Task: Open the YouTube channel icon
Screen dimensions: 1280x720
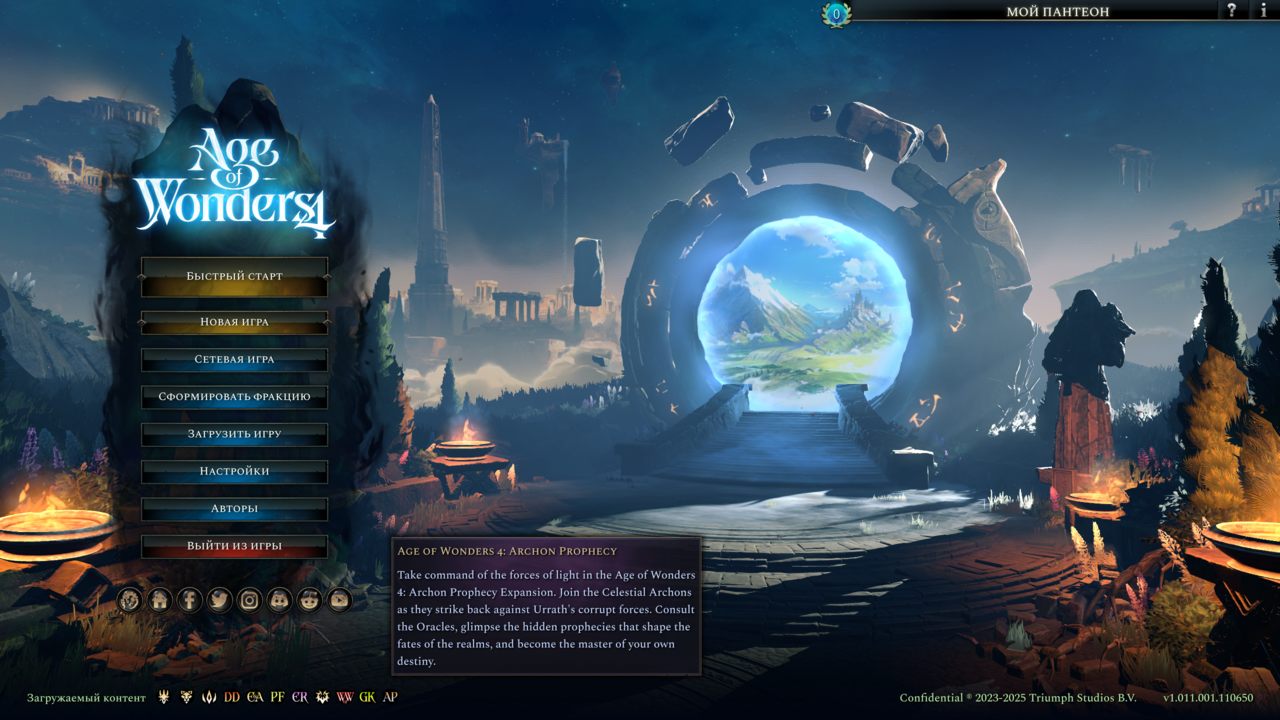Action: [x=339, y=600]
